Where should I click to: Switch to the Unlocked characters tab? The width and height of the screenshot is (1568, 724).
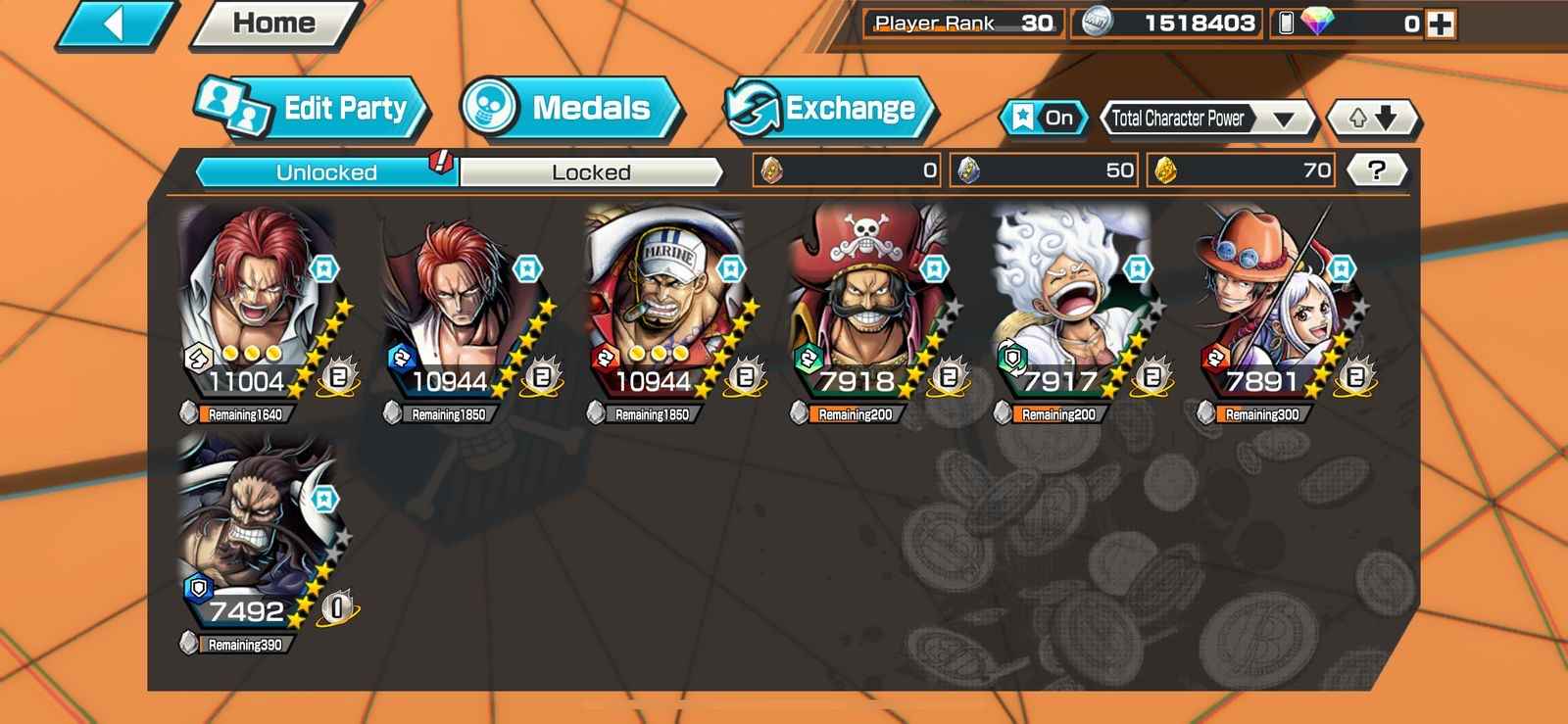[326, 172]
